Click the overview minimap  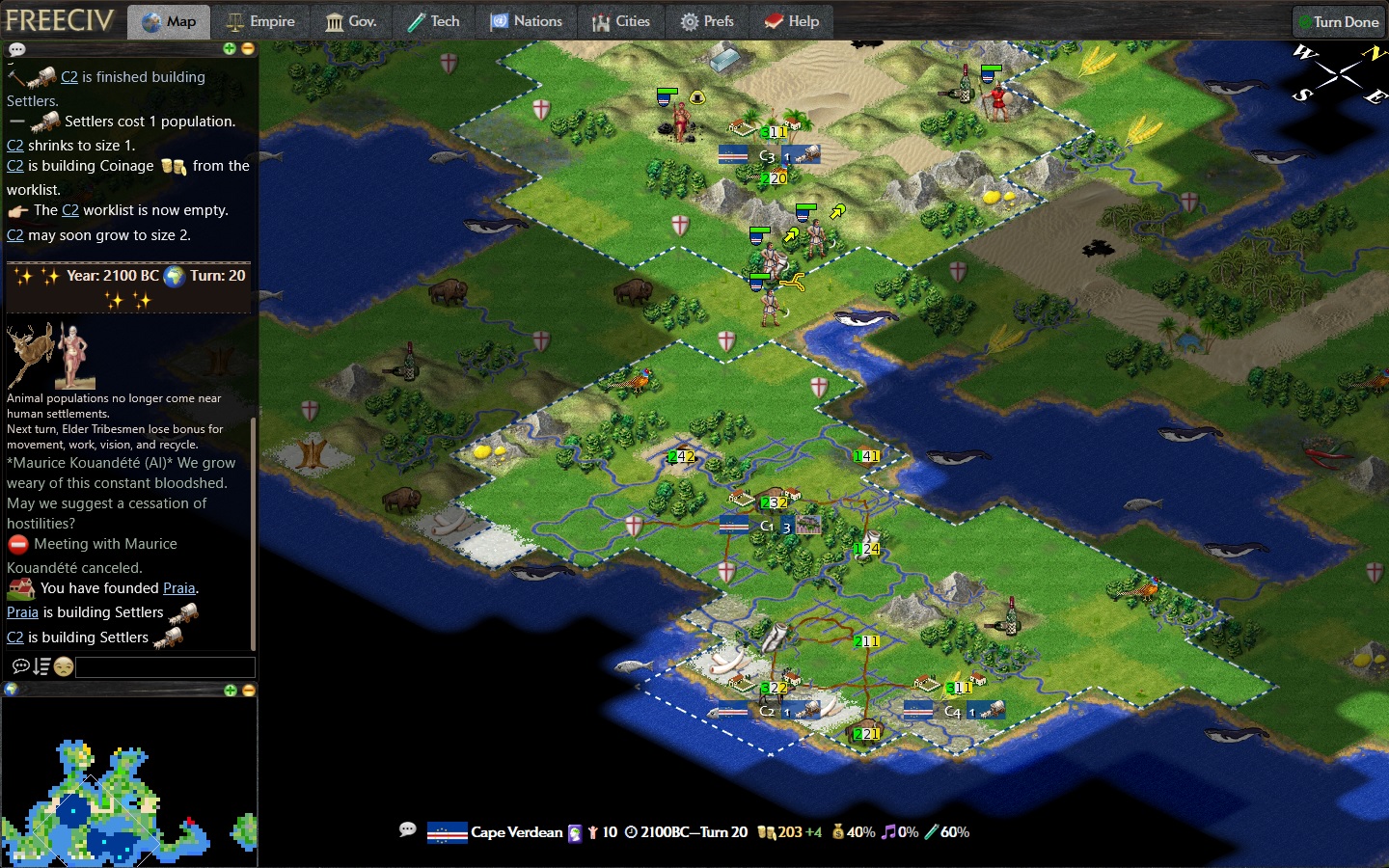click(x=128, y=781)
